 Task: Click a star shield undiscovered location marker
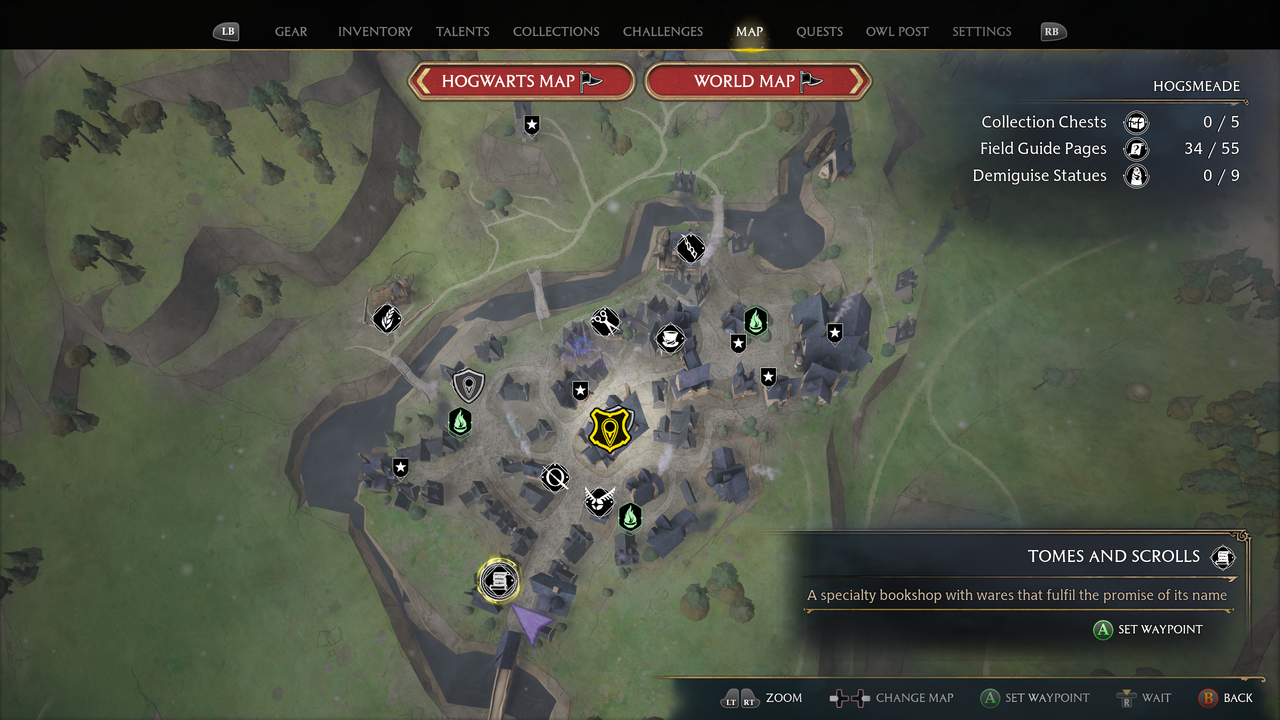tap(580, 391)
